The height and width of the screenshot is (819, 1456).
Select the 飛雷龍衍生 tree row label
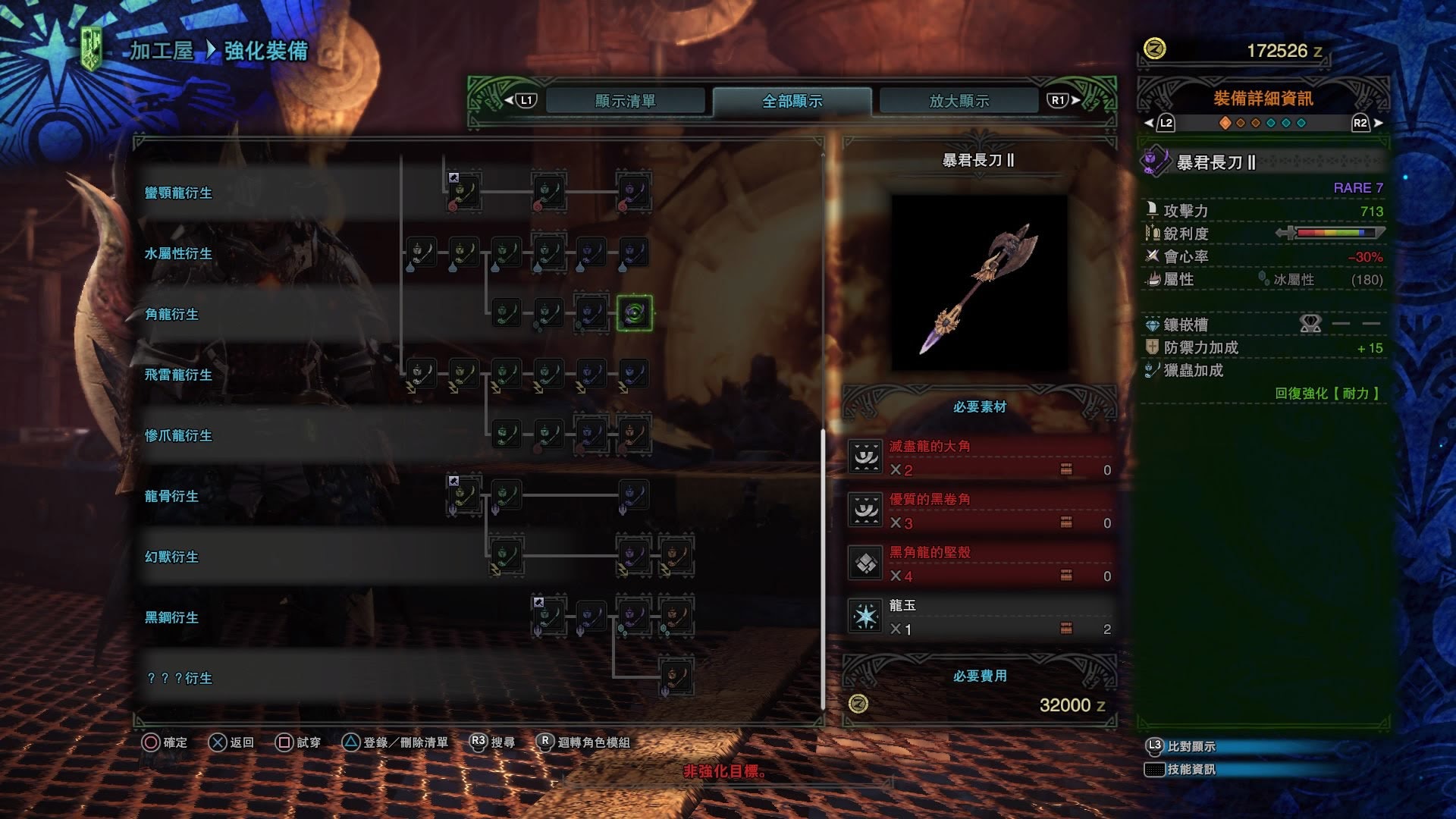[x=179, y=375]
